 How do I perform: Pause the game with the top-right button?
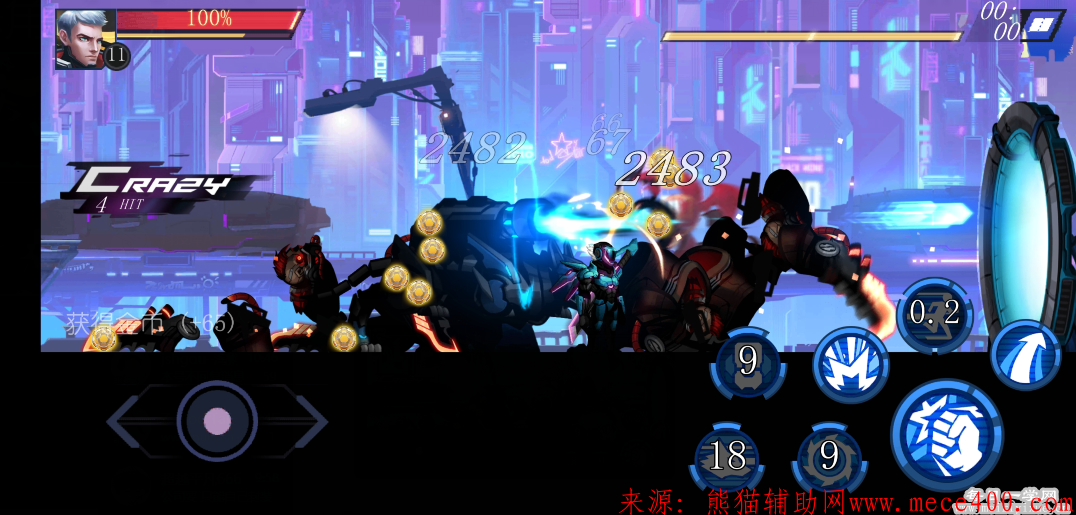pos(1043,24)
